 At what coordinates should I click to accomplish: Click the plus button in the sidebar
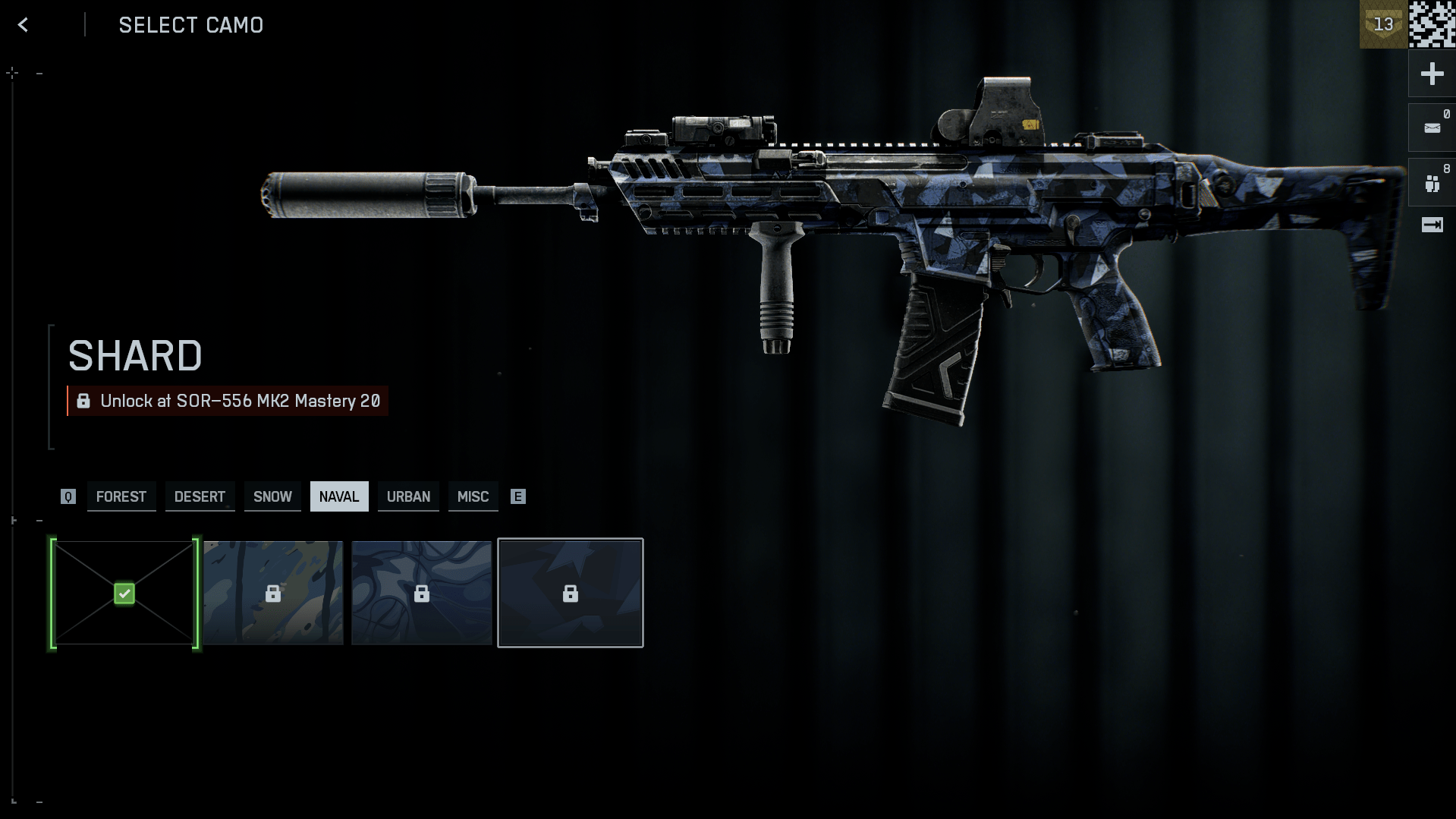(x=1432, y=74)
